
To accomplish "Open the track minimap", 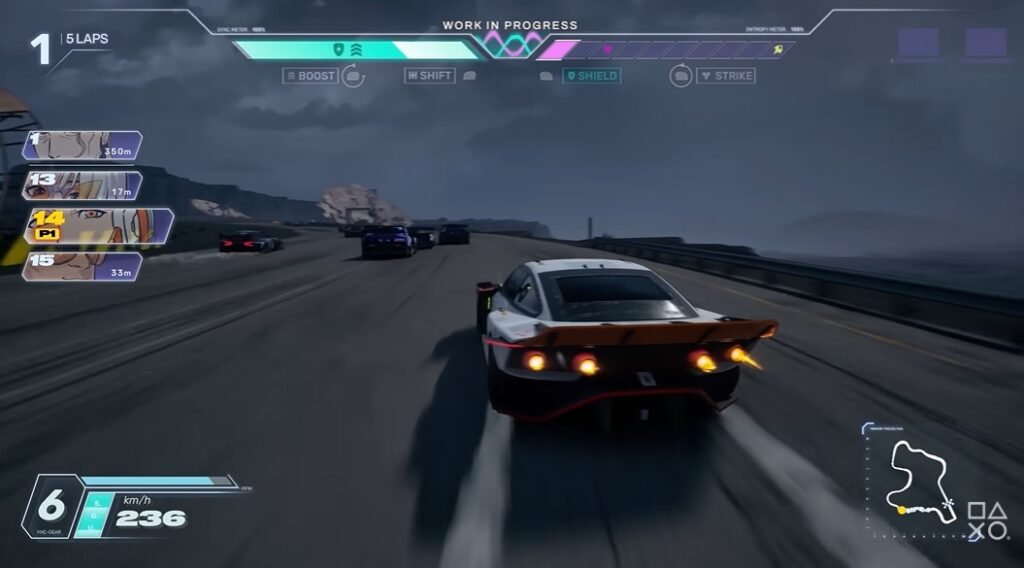I will [x=920, y=478].
